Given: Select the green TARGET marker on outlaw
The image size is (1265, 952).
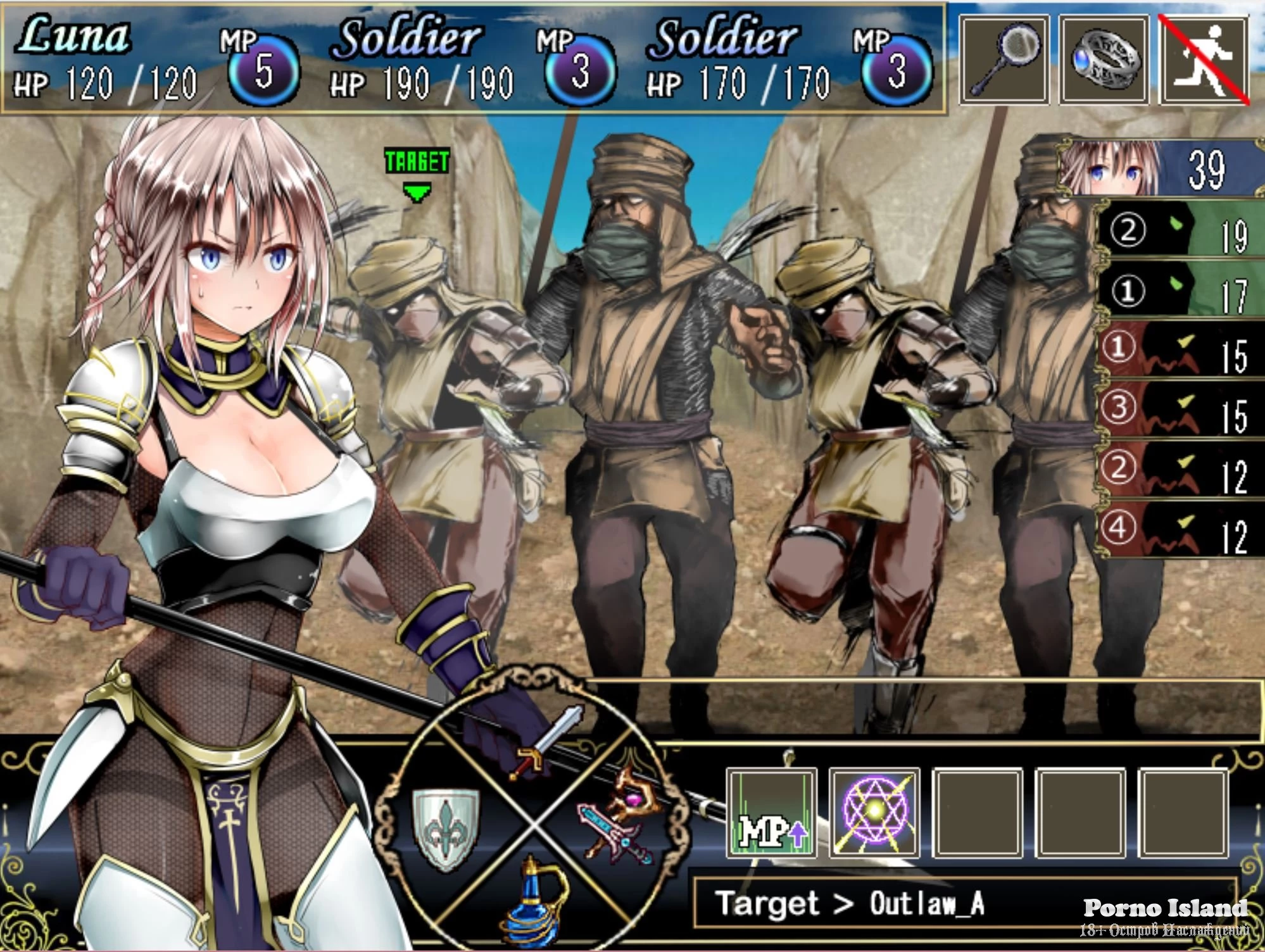Looking at the screenshot, I should [x=417, y=172].
